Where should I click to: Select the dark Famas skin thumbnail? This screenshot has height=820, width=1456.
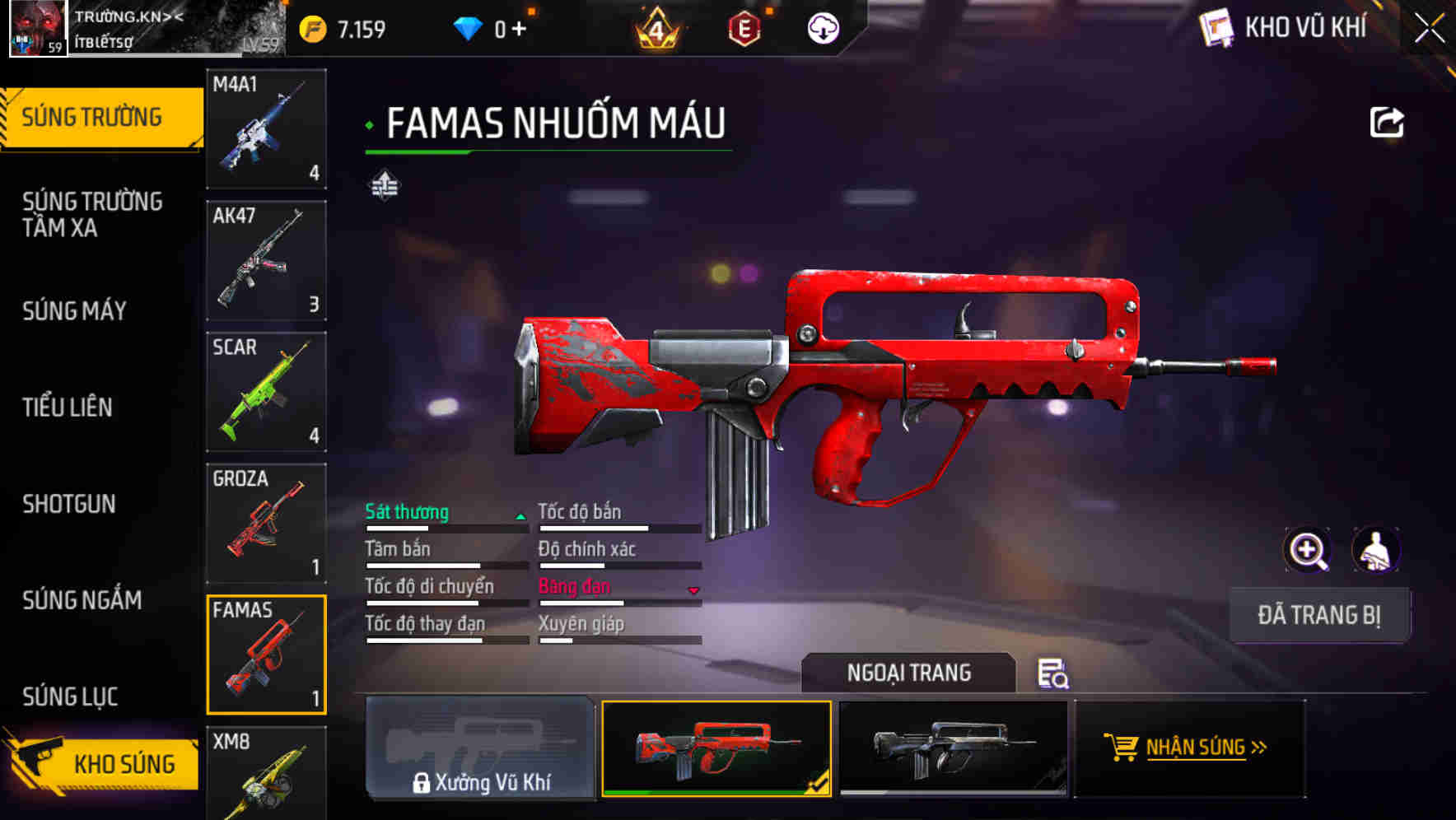pyautogui.click(x=953, y=748)
